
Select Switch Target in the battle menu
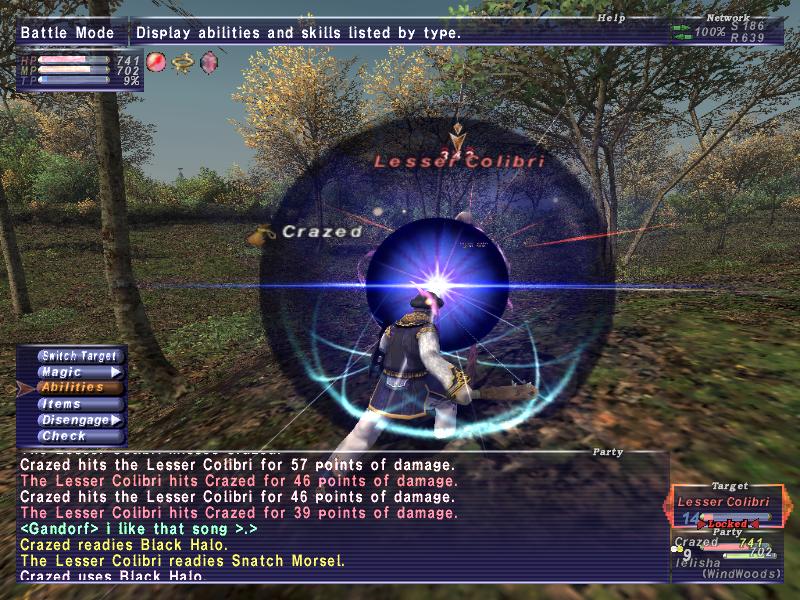click(79, 356)
